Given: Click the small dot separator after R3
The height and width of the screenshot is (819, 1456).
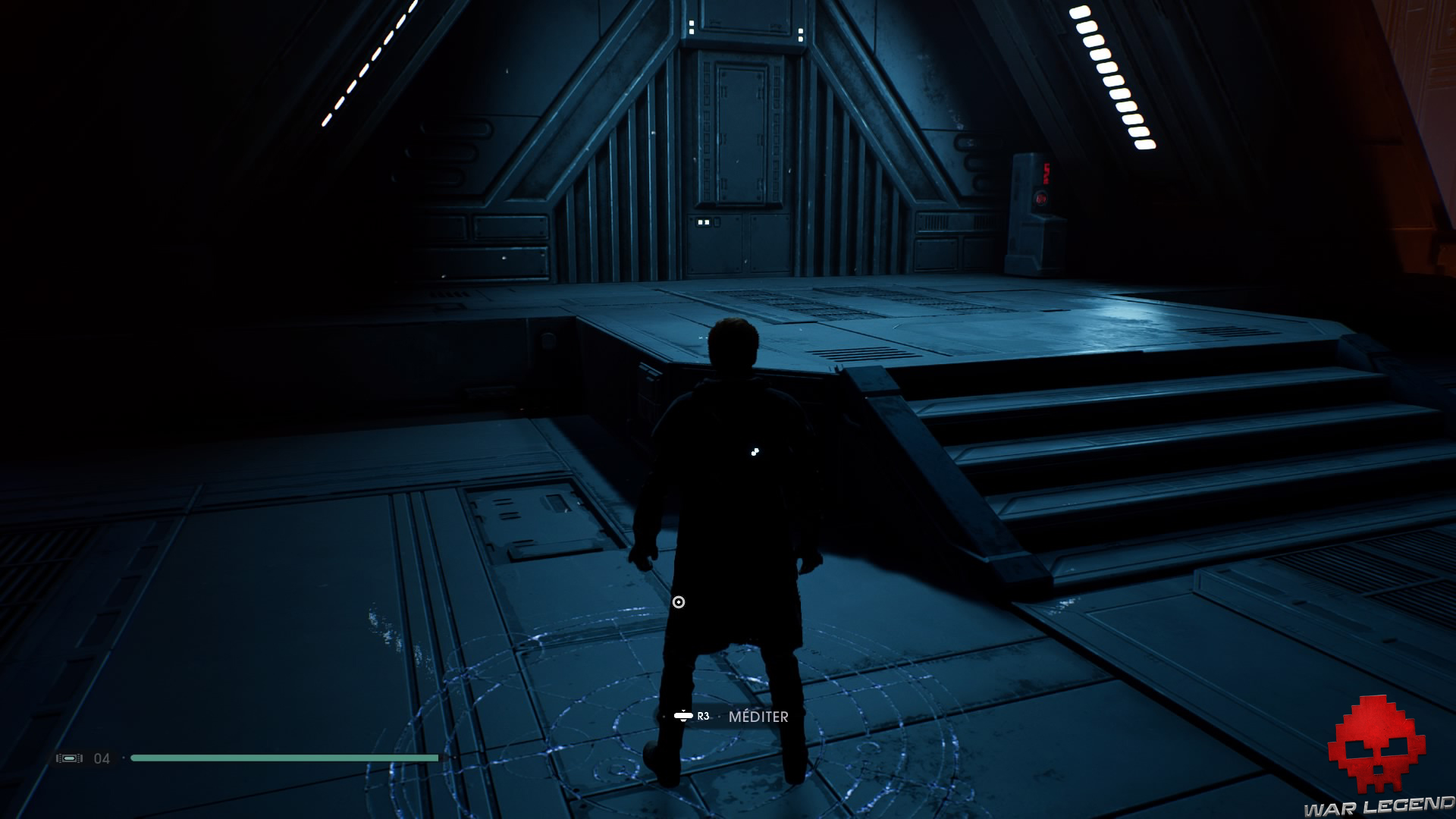Looking at the screenshot, I should click(720, 716).
